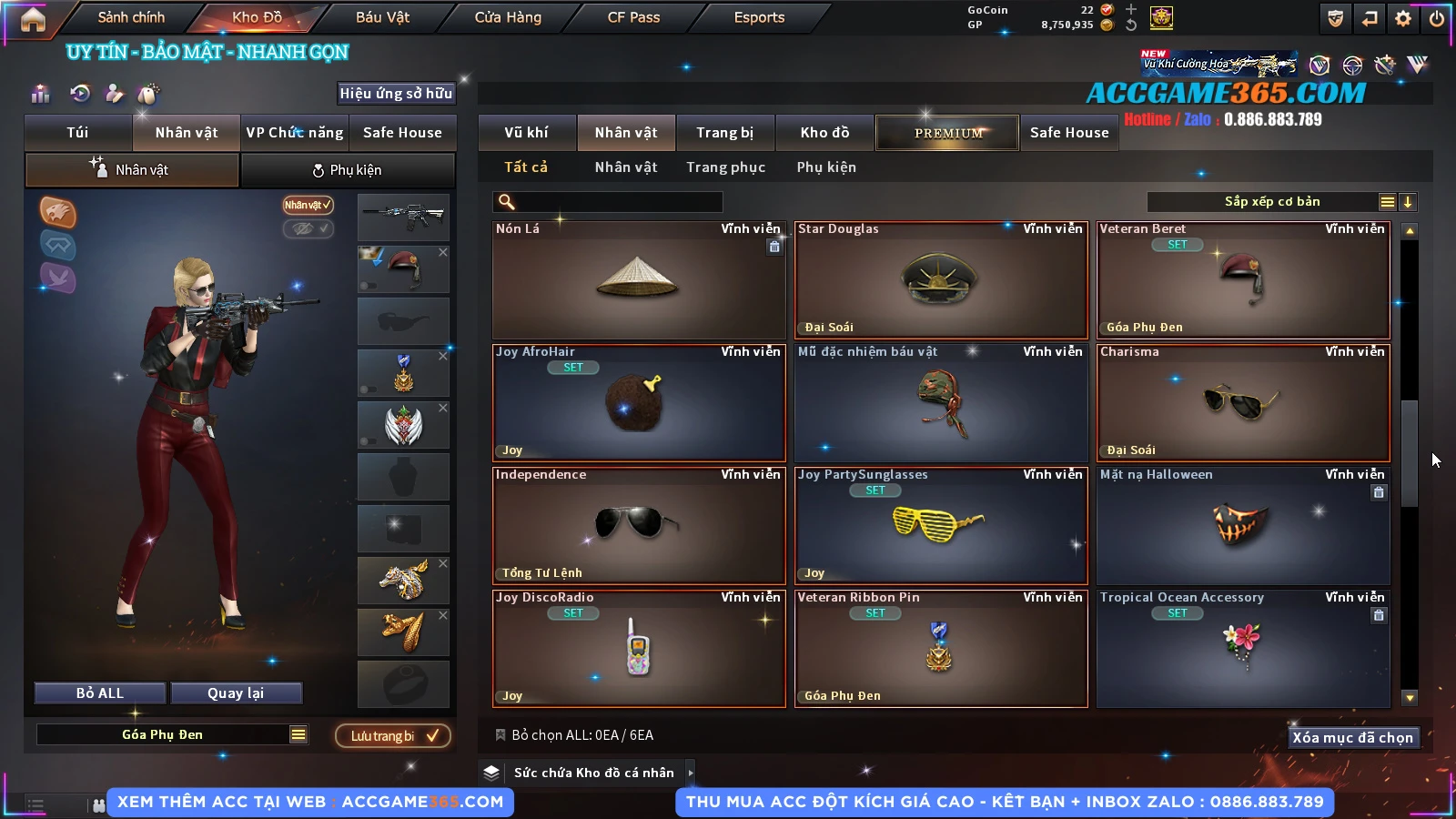
Task: Pick the Joy AfroHair item
Action: pos(638,403)
